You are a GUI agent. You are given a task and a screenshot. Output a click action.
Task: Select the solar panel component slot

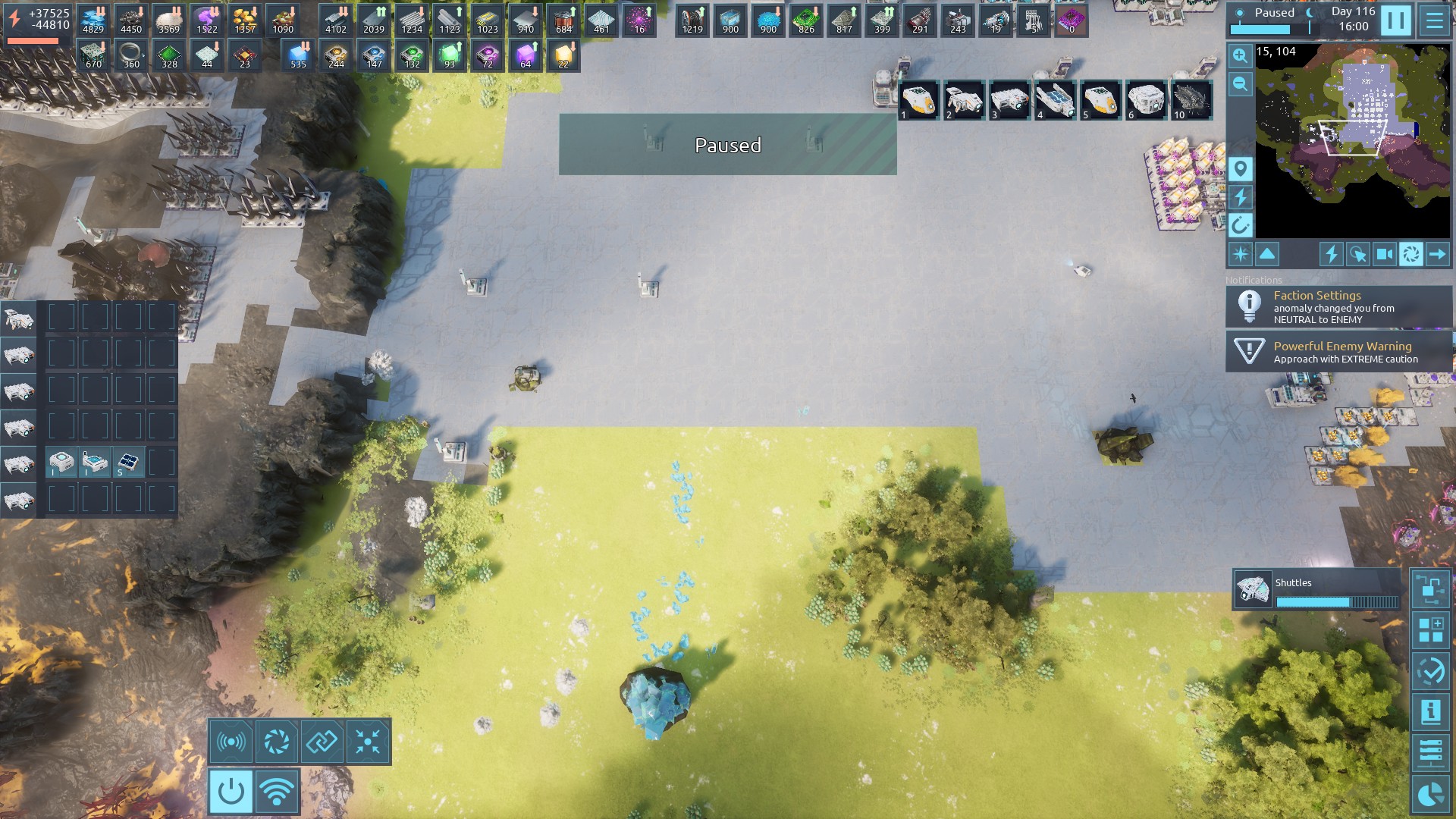click(127, 462)
